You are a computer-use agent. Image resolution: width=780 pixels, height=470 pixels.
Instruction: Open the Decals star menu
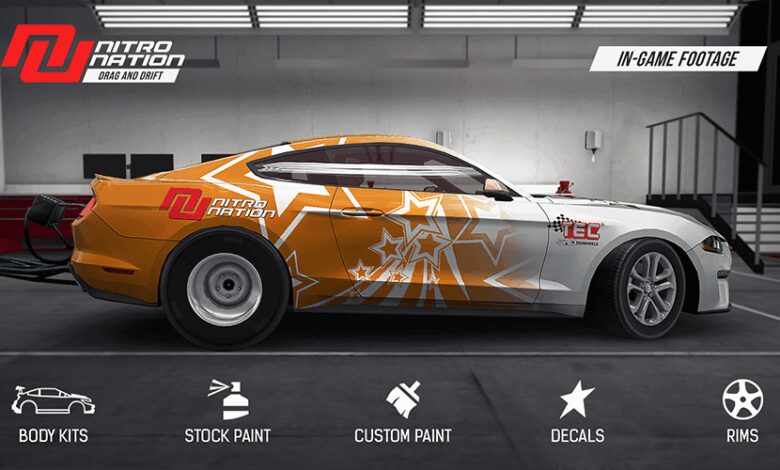(x=577, y=412)
